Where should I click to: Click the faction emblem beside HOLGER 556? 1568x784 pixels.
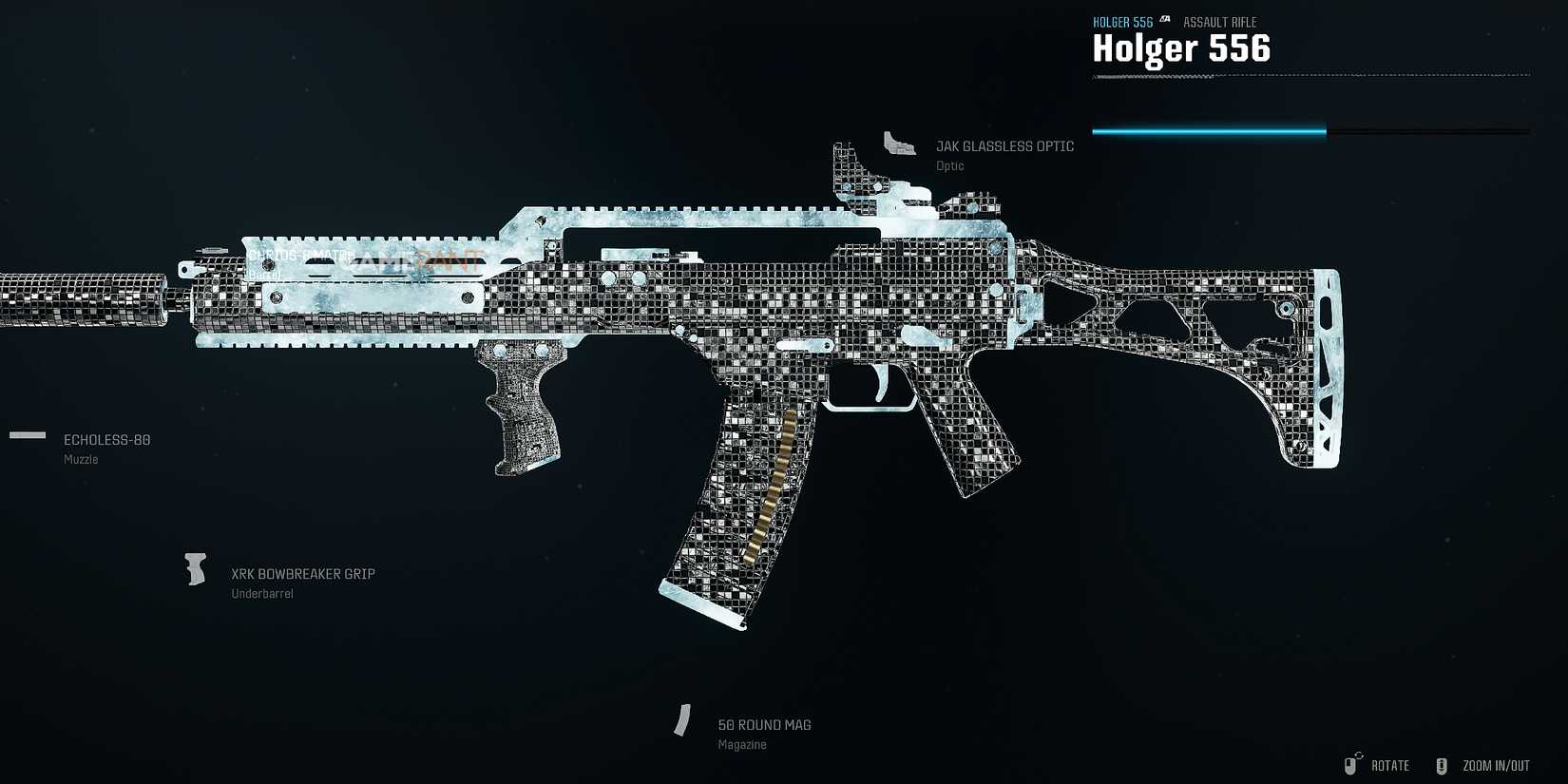tap(1163, 21)
